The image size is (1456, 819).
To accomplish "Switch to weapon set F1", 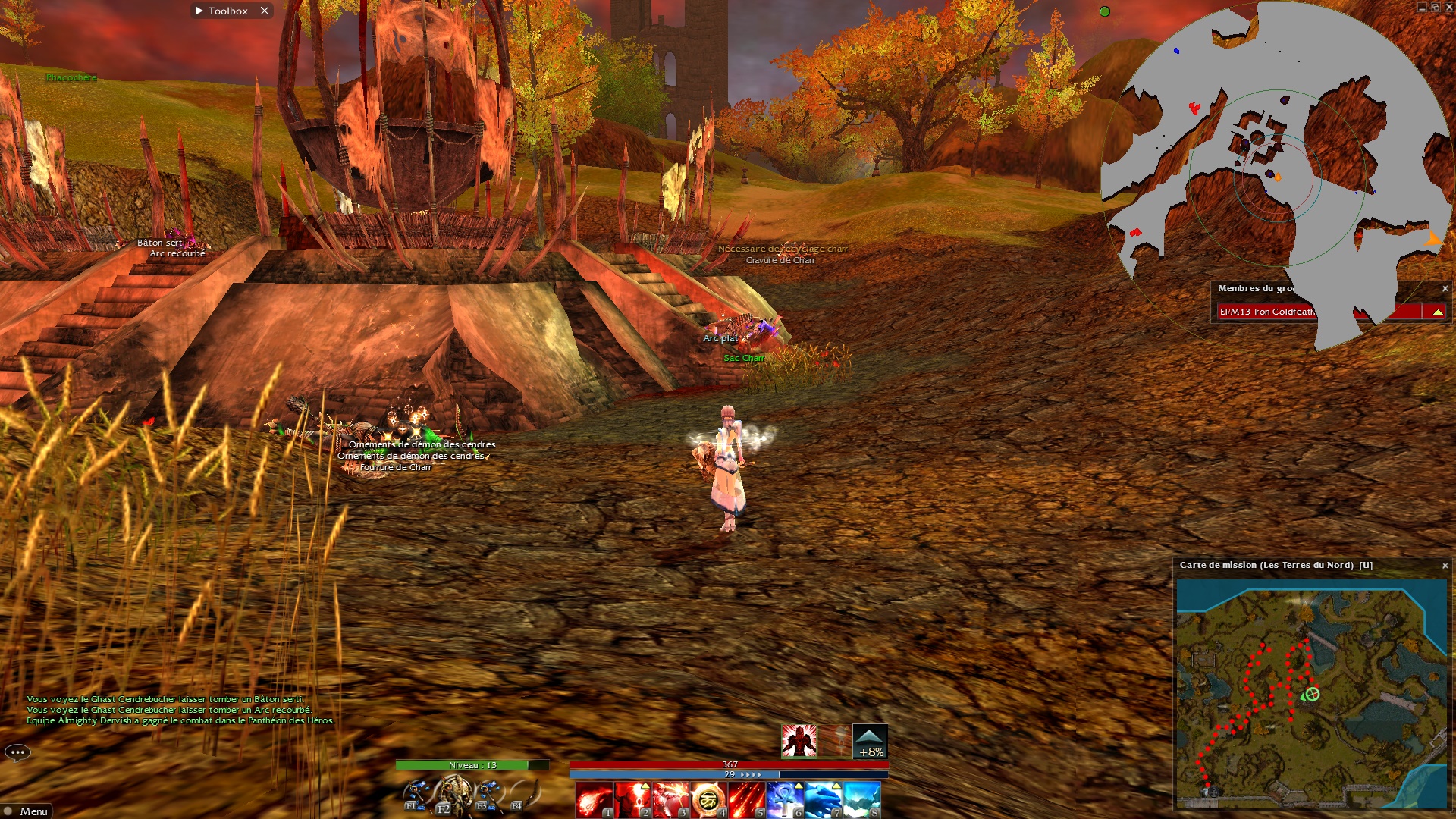I will tap(416, 795).
